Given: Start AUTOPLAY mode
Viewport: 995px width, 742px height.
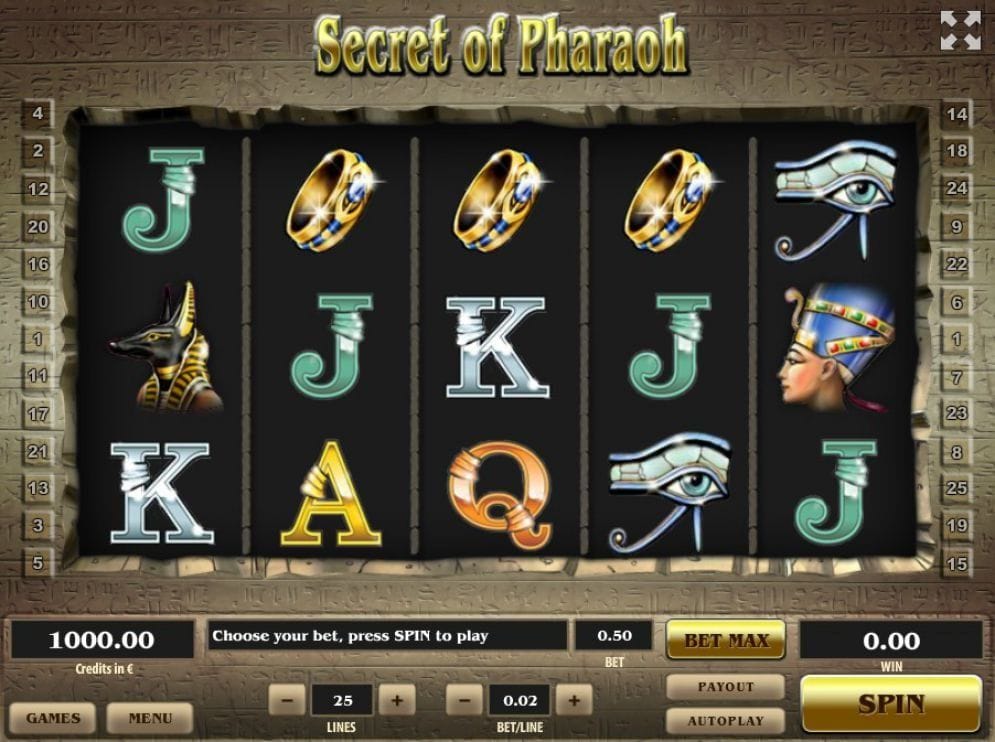Looking at the screenshot, I should [x=726, y=720].
